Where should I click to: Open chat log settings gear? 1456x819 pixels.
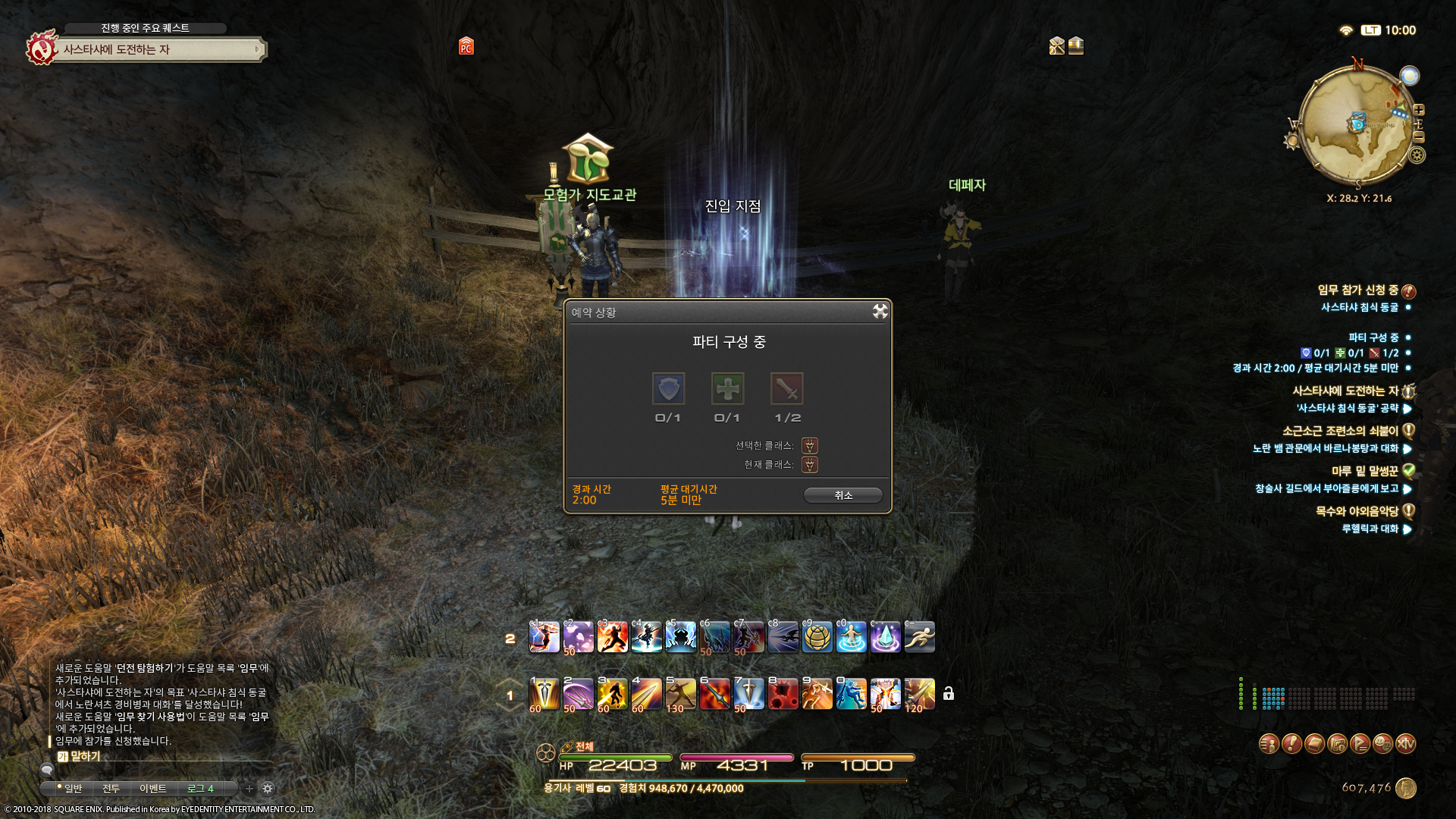tap(268, 789)
